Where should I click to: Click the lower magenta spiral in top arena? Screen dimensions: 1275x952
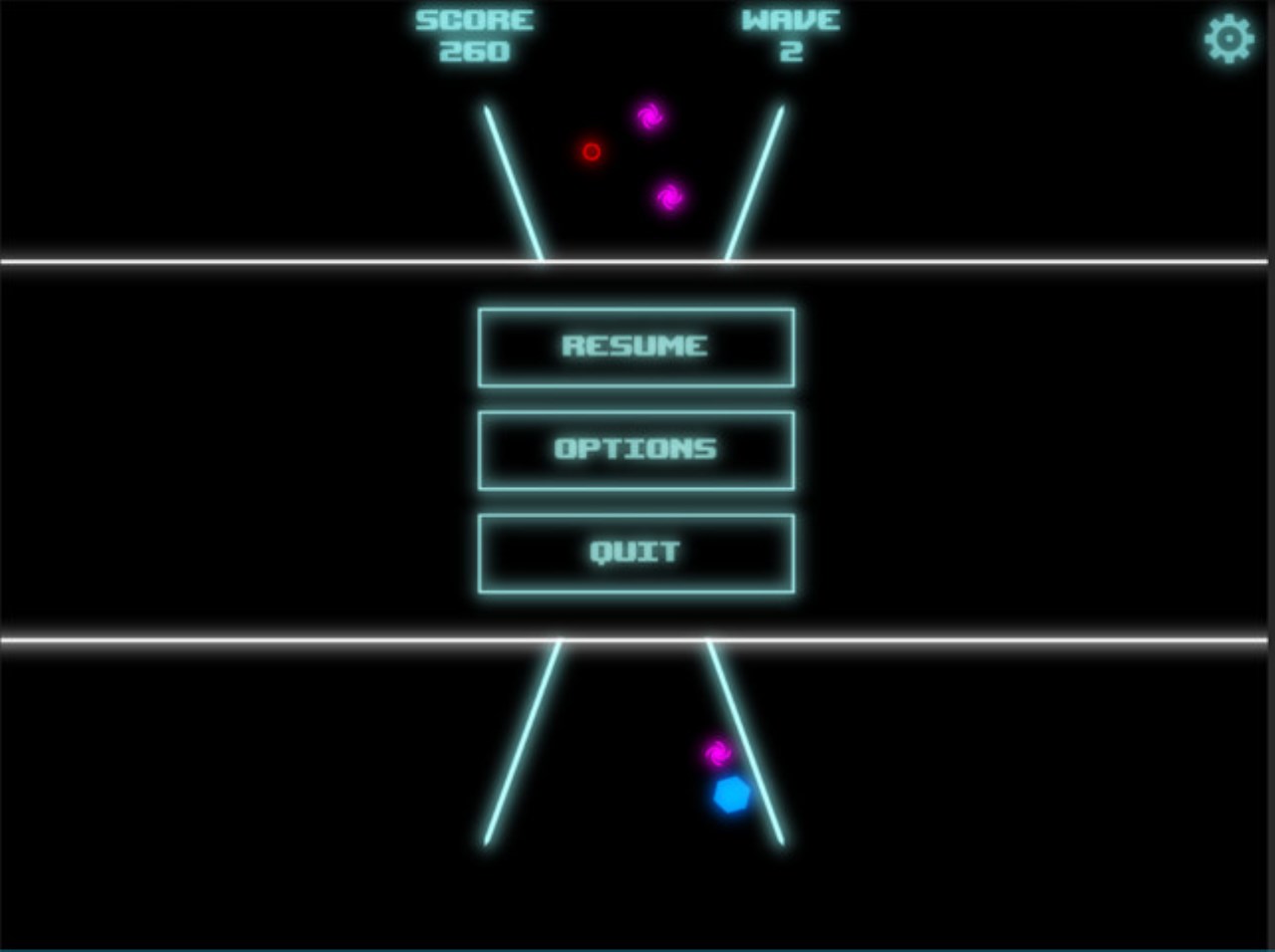click(x=672, y=196)
